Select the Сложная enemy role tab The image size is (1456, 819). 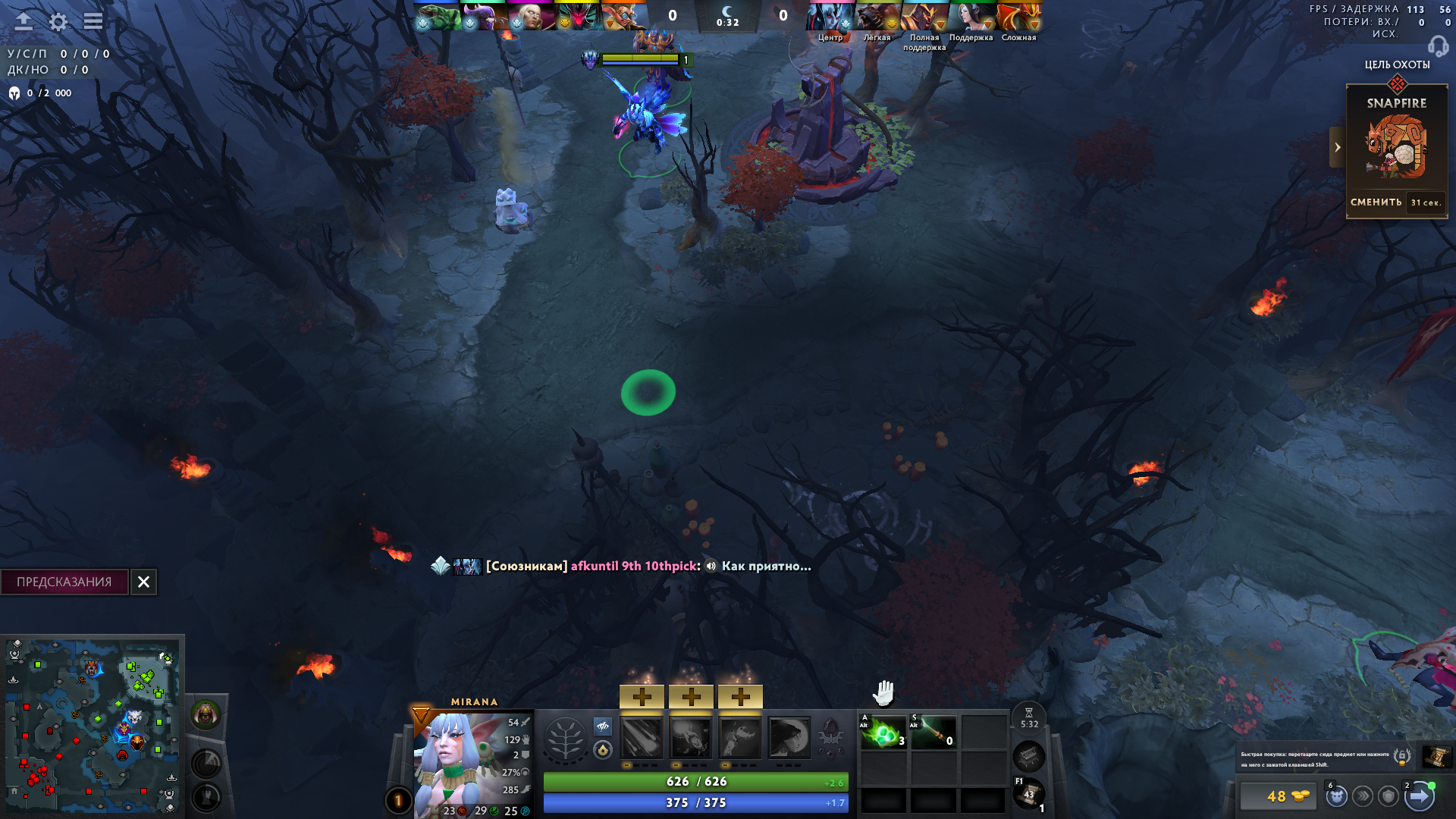pyautogui.click(x=1020, y=36)
